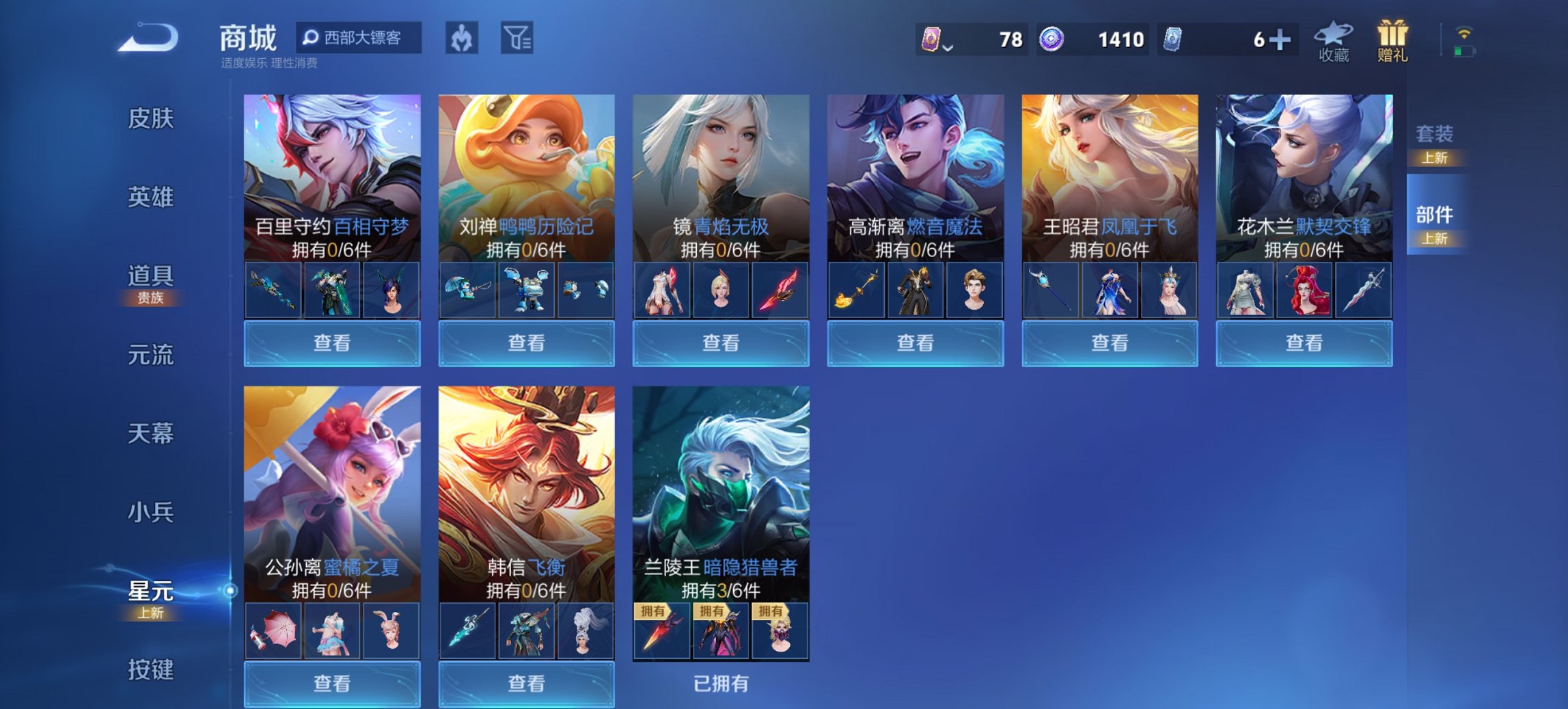Open the hero class selector icon beside the search bar
The width and height of the screenshot is (1568, 709).
(x=461, y=39)
